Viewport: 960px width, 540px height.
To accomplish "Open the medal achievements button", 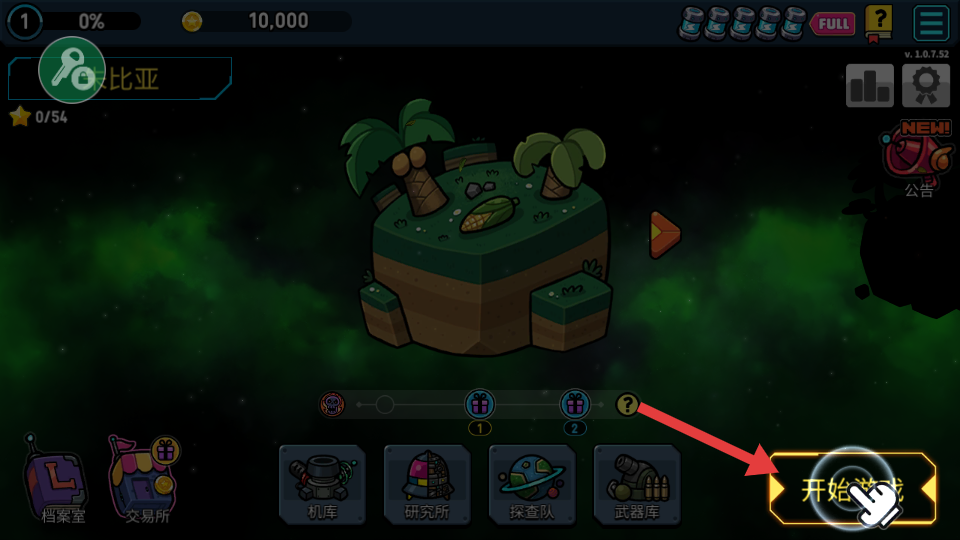I will click(925, 86).
